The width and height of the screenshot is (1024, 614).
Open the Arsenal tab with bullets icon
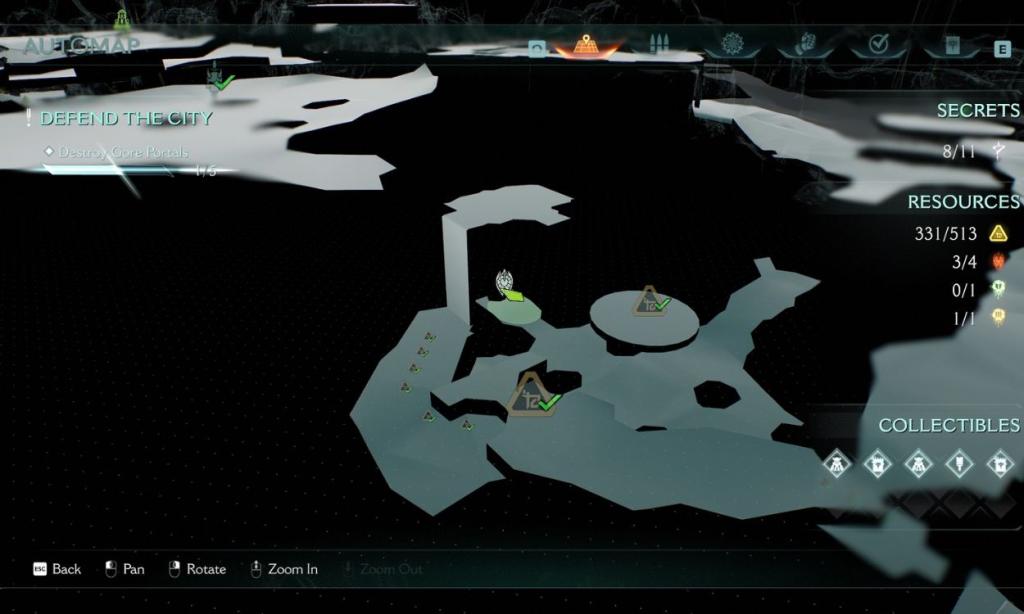point(657,45)
